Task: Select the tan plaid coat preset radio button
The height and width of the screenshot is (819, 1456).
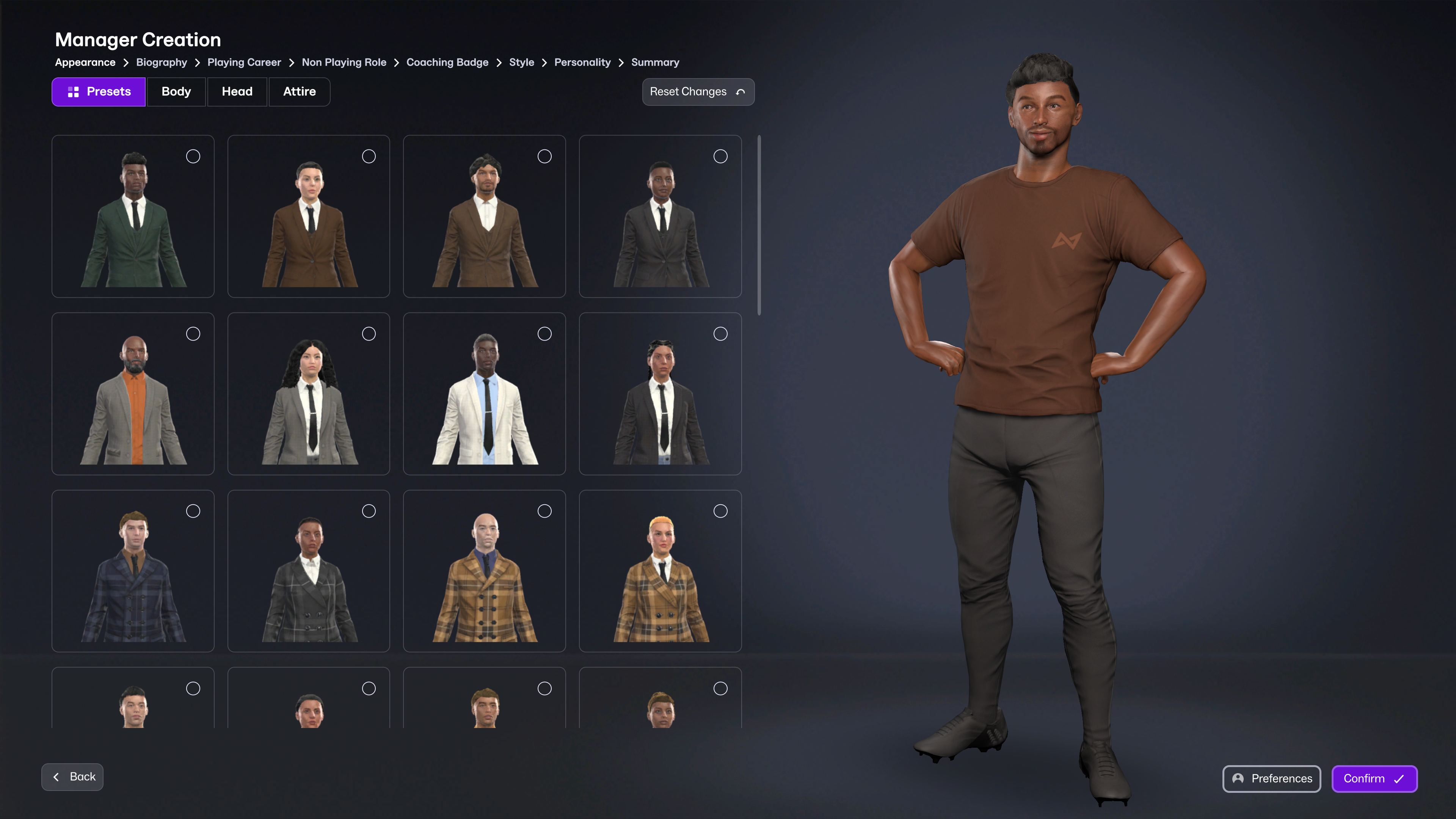Action: (544, 510)
